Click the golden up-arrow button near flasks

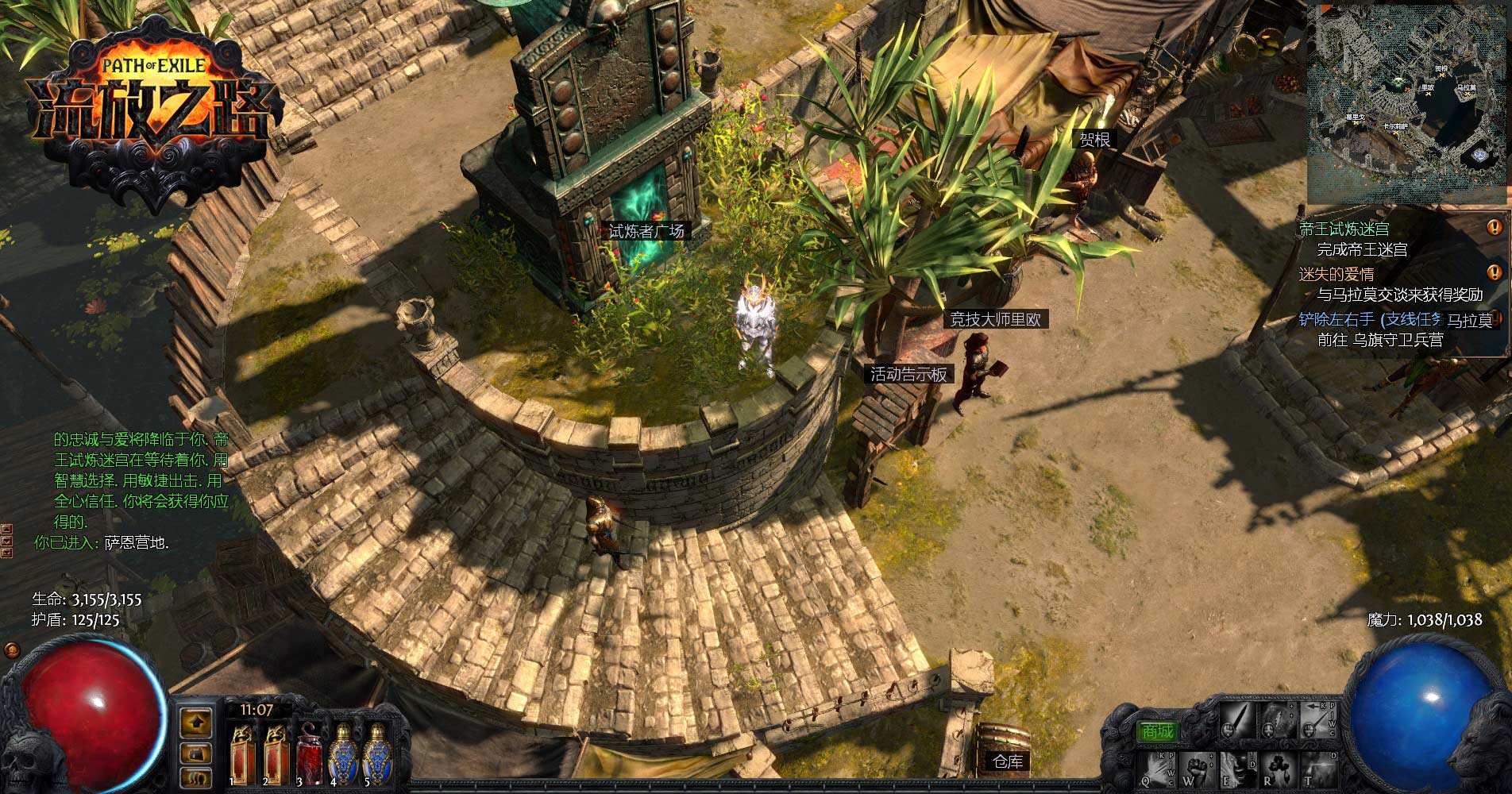[x=195, y=723]
